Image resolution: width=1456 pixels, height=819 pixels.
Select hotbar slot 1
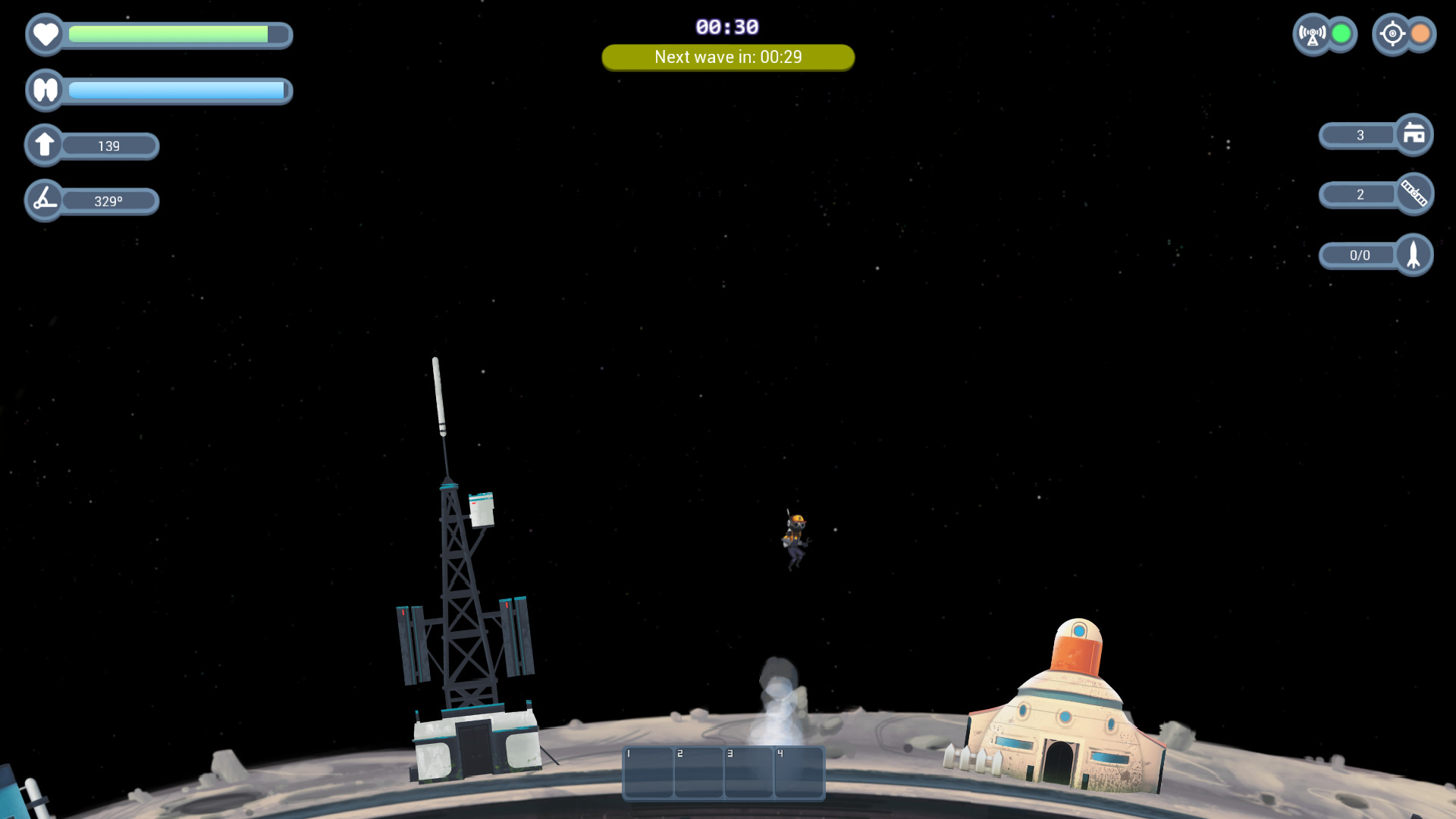point(648,773)
